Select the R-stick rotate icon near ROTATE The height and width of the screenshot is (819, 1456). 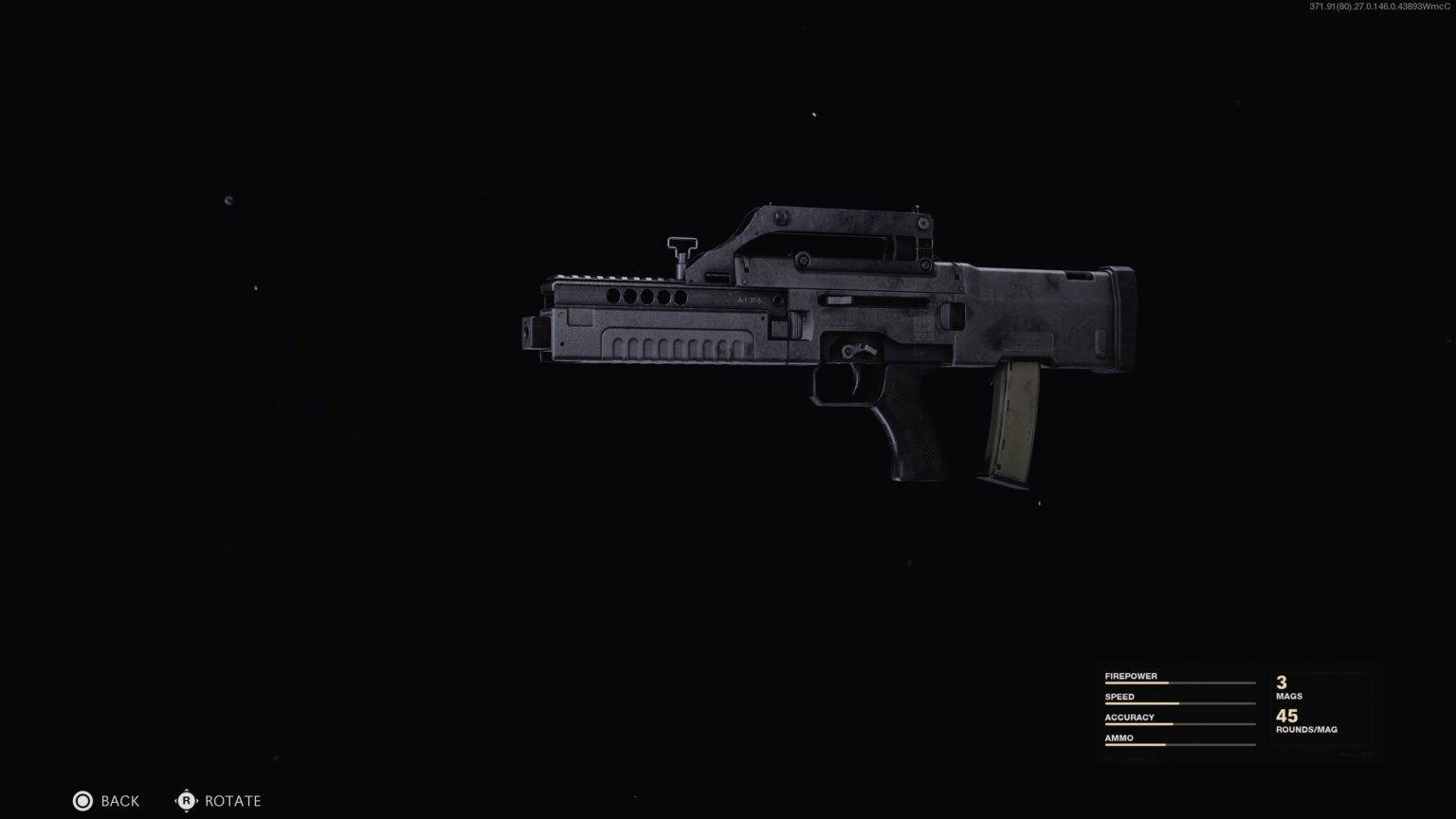[x=187, y=801]
